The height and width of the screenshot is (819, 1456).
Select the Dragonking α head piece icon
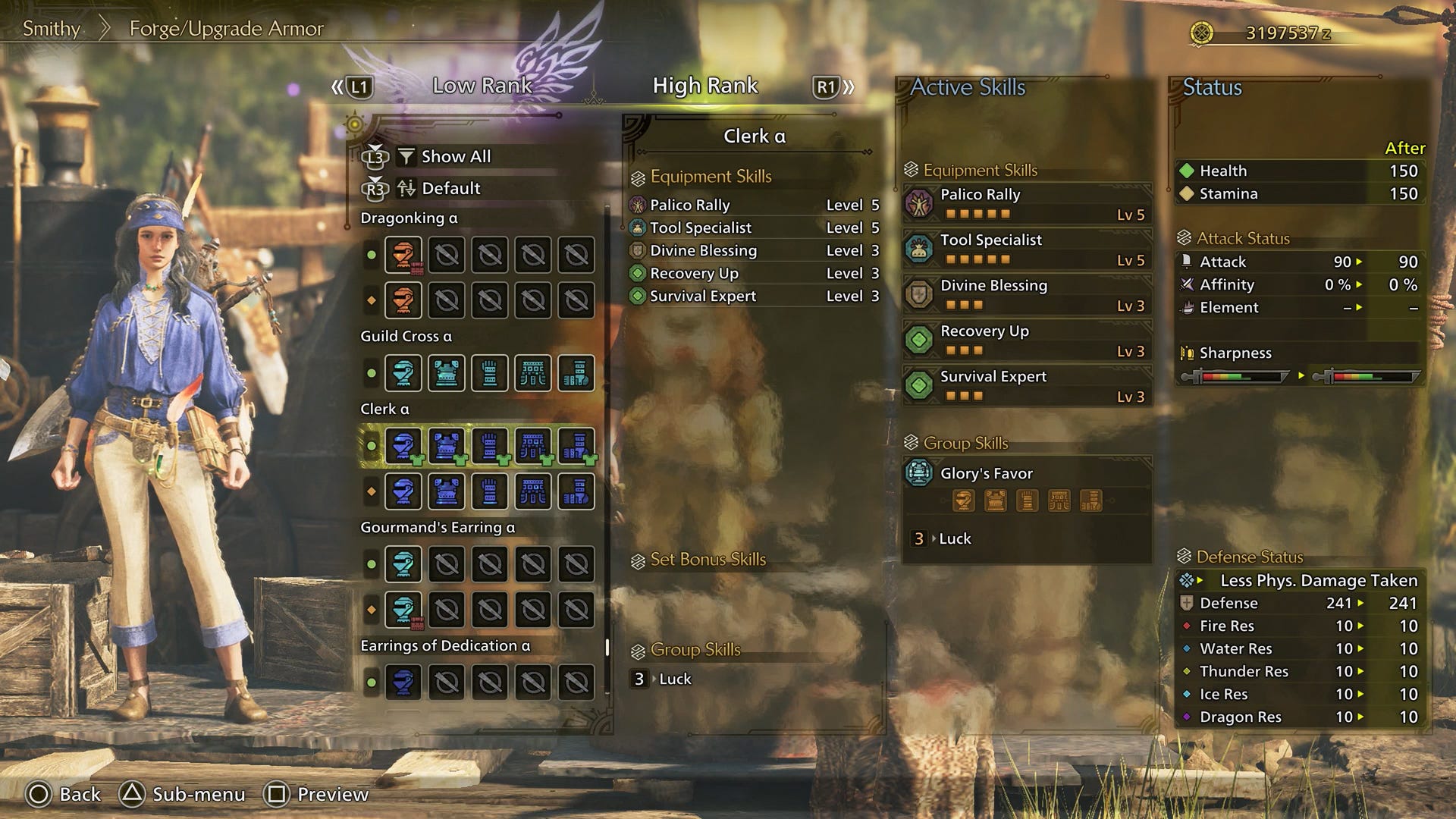(x=404, y=255)
